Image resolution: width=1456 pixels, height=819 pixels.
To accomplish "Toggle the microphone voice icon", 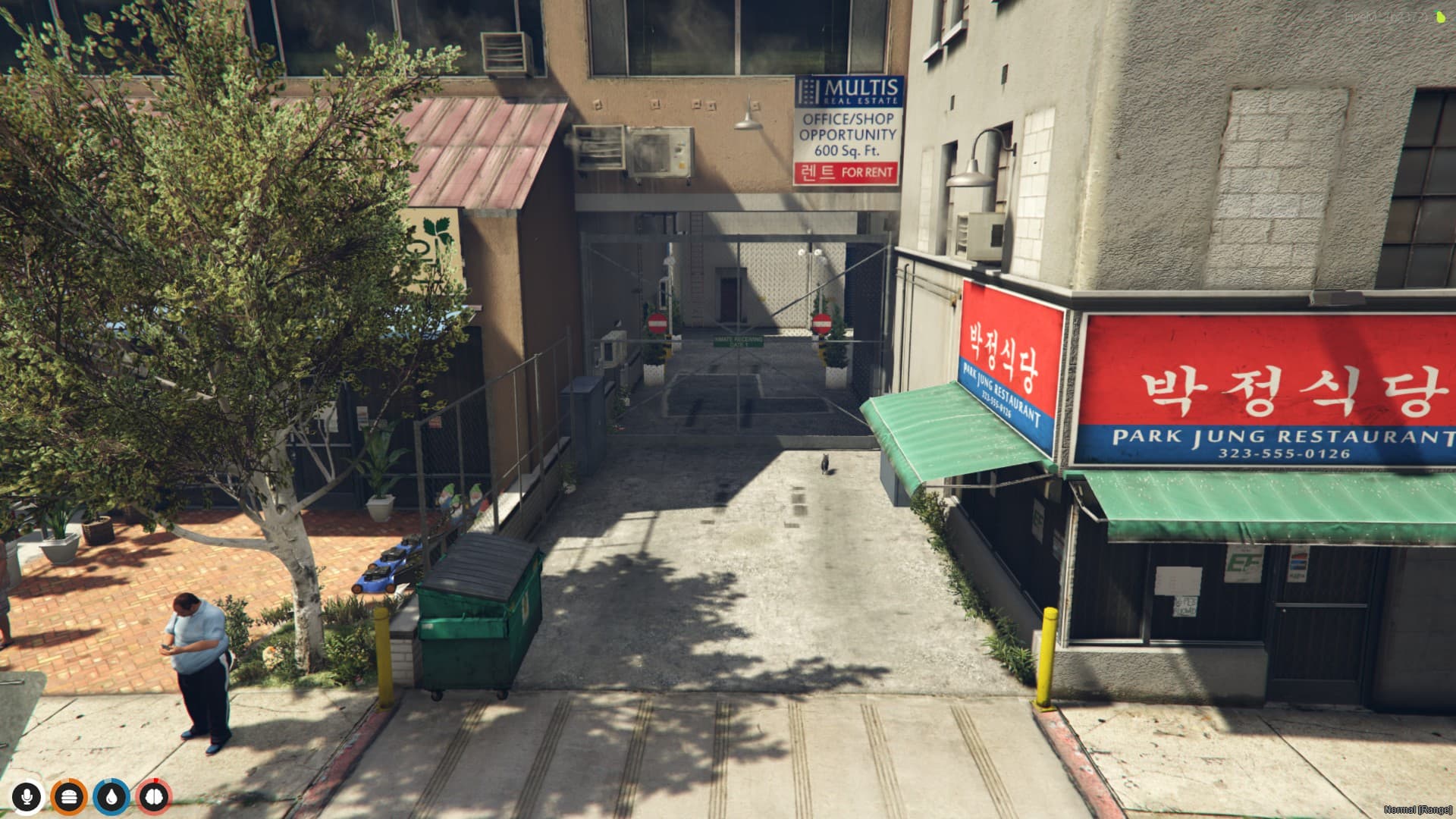I will [x=27, y=797].
